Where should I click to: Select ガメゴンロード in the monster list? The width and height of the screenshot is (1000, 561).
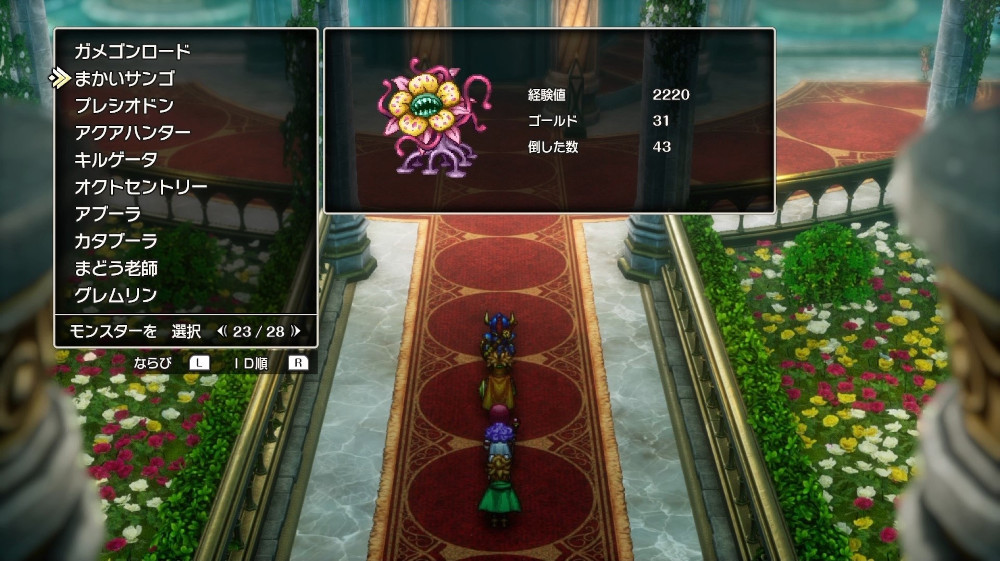tap(132, 51)
